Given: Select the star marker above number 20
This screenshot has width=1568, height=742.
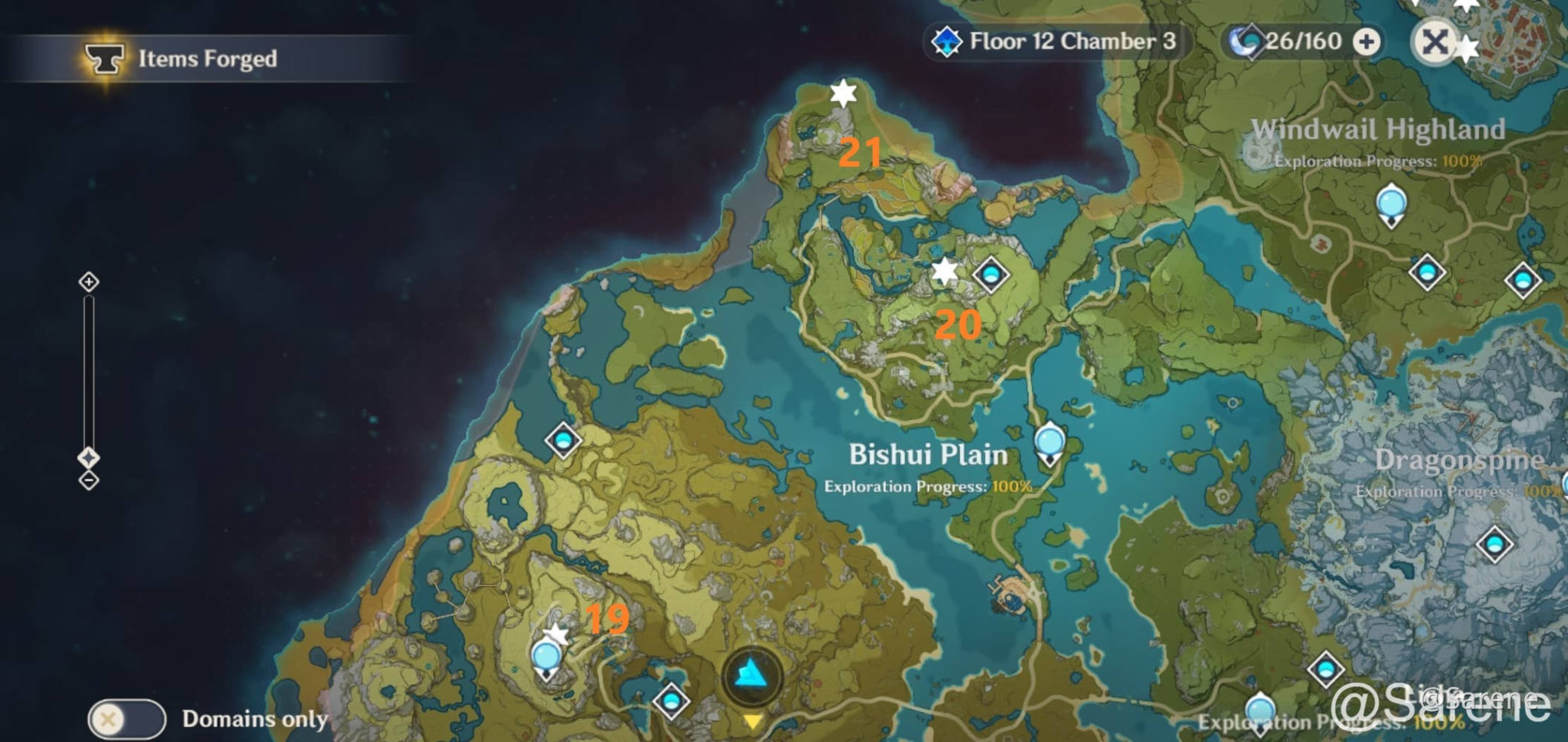Looking at the screenshot, I should (x=944, y=272).
